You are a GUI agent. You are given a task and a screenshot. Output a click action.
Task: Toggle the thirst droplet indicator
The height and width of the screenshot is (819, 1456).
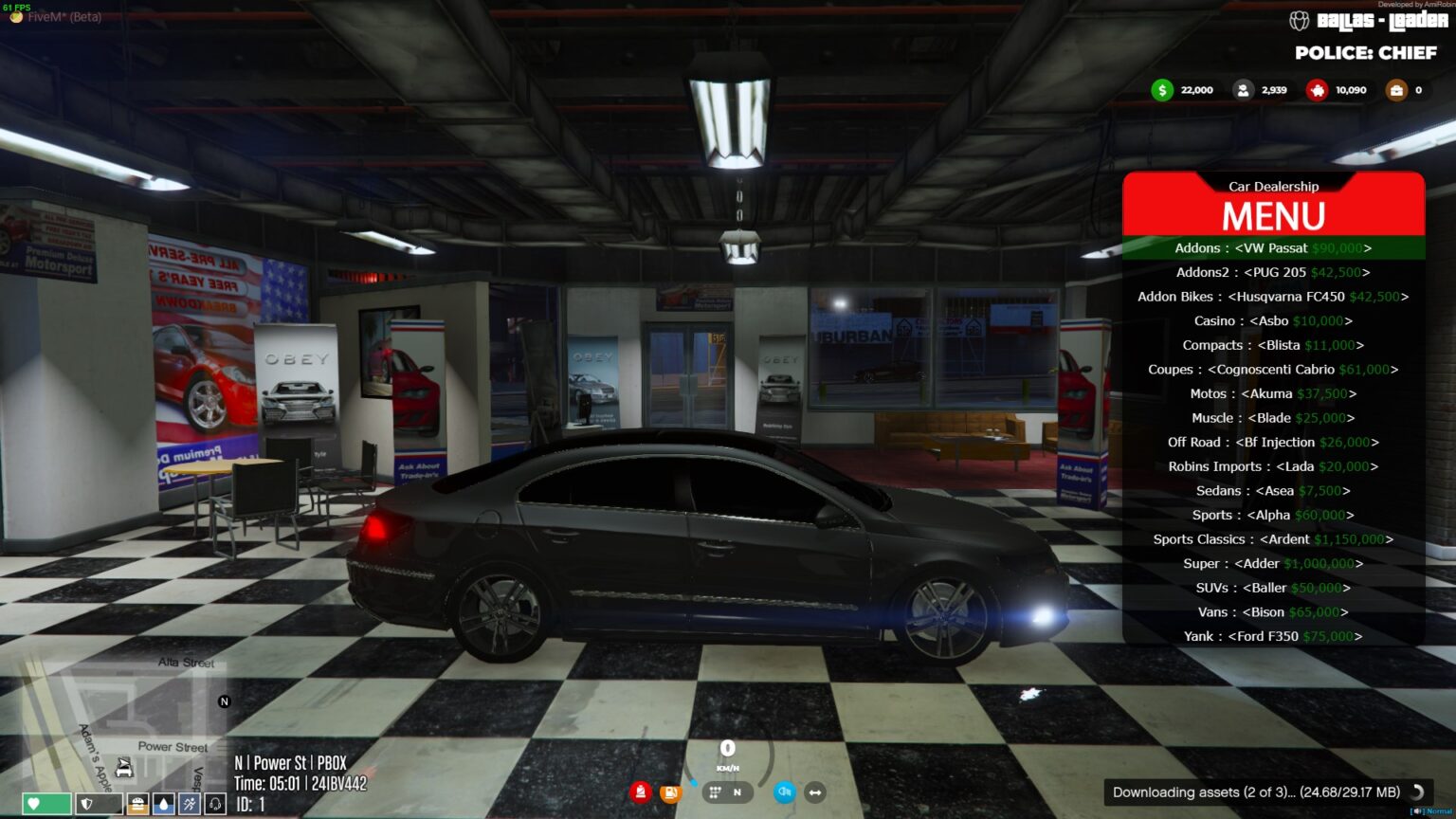tap(162, 803)
